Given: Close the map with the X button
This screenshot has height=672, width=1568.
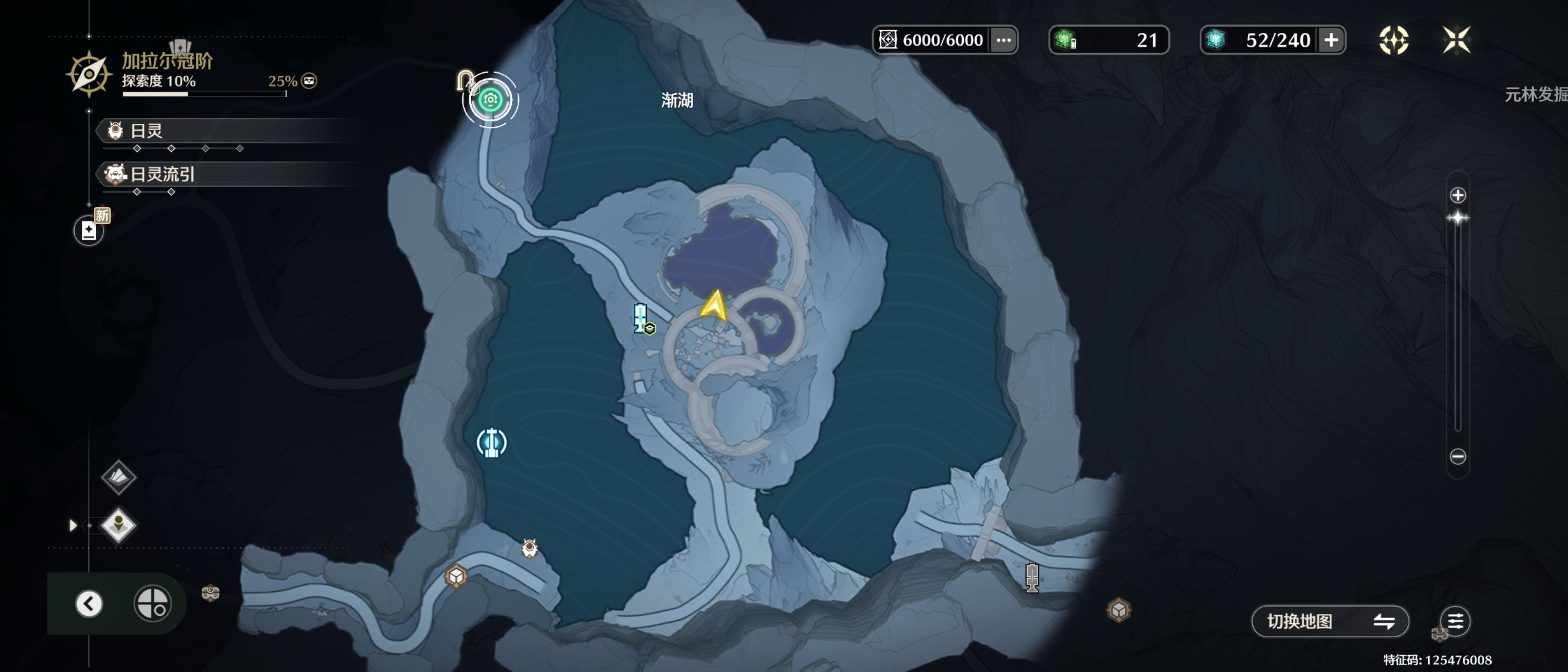Looking at the screenshot, I should pyautogui.click(x=1456, y=40).
